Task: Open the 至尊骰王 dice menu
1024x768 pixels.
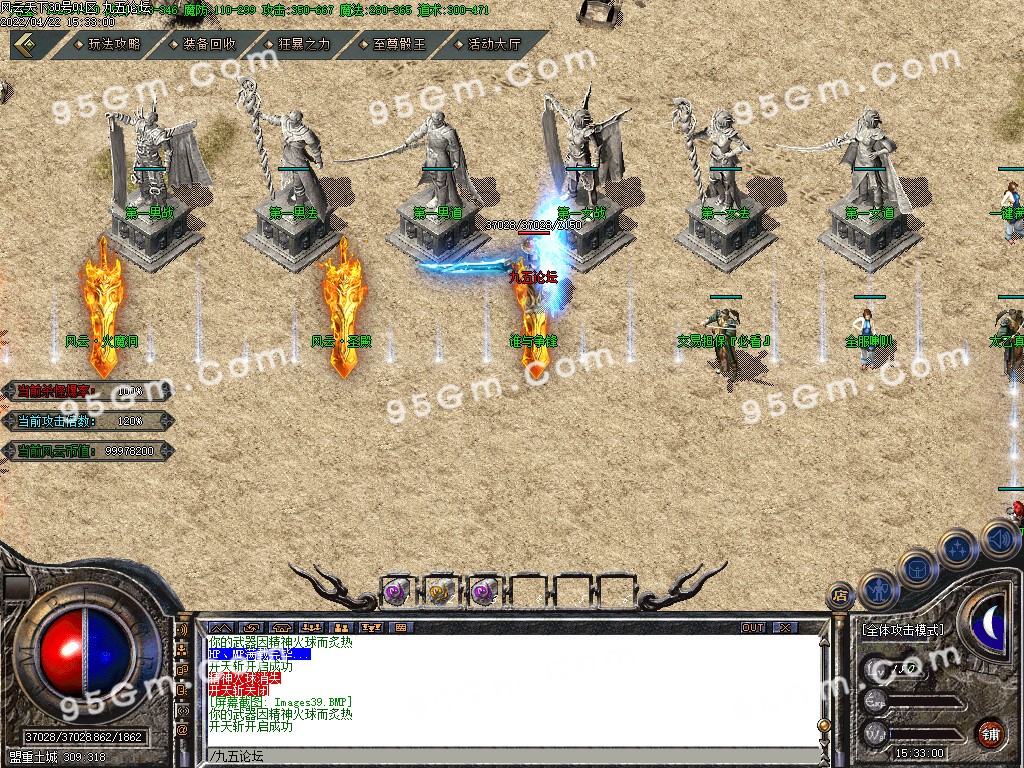Action: tap(398, 44)
